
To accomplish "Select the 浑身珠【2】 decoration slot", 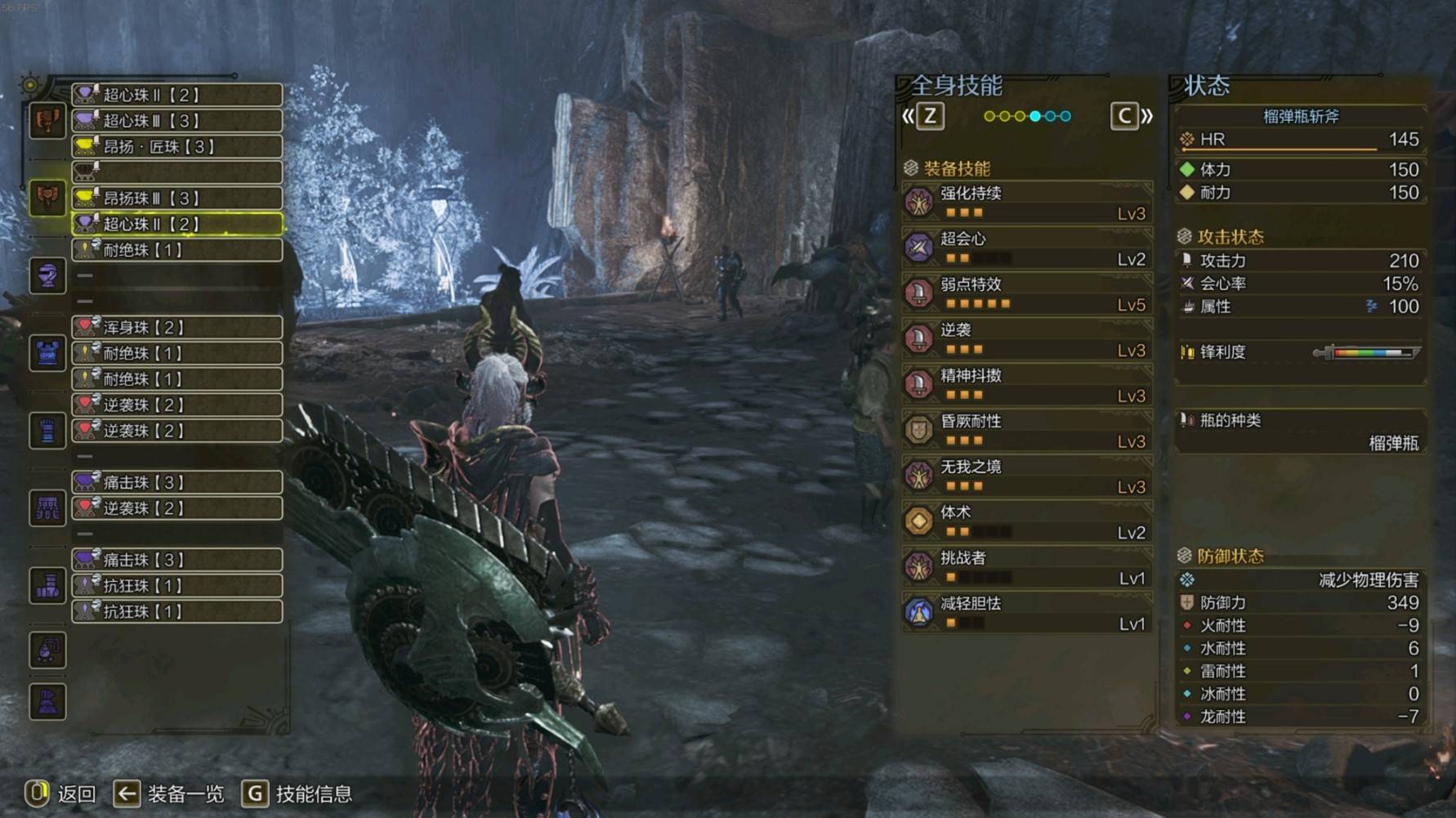I will point(177,328).
